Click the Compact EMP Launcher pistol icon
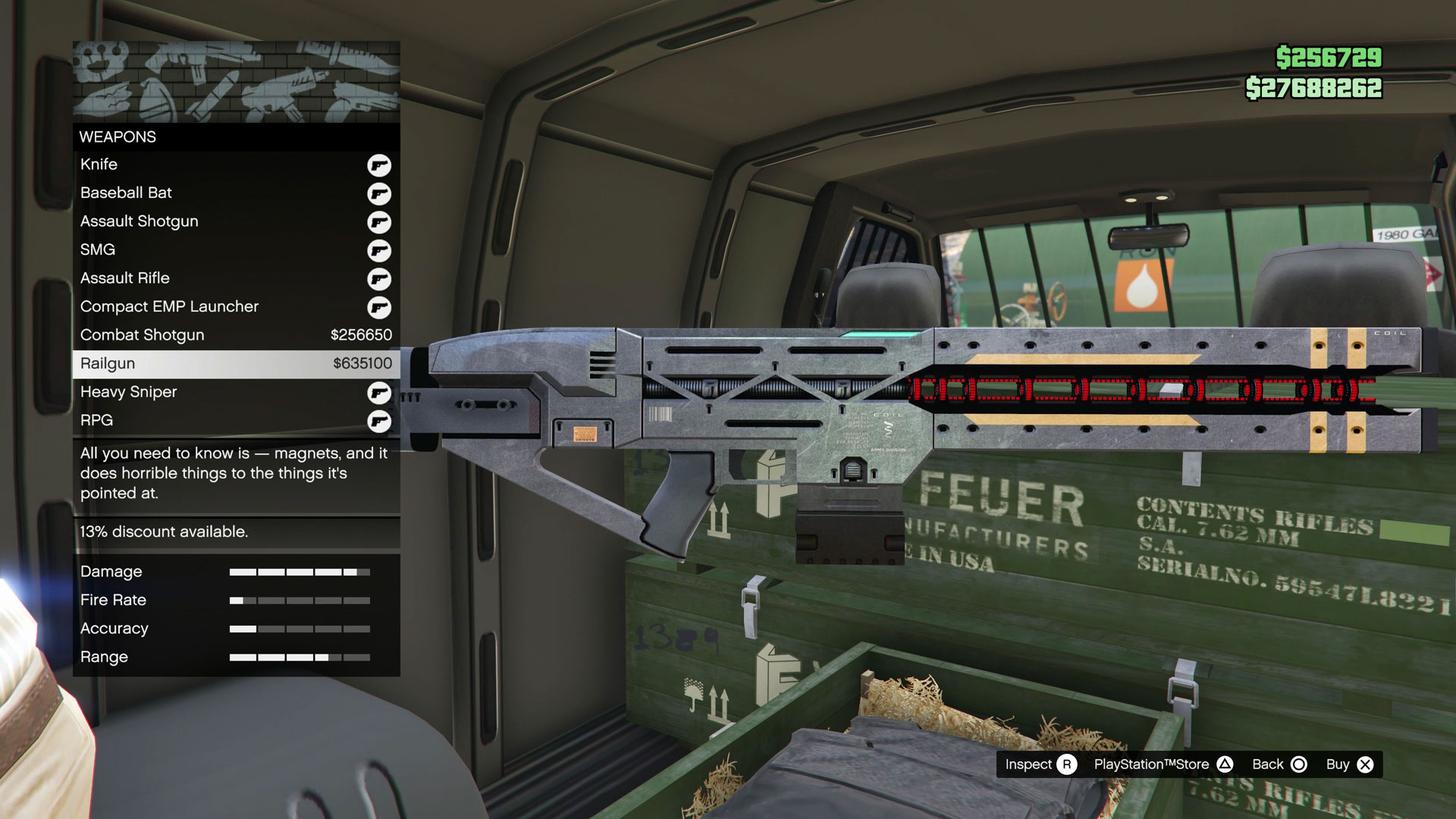Viewport: 1456px width, 819px height. pos(379,306)
